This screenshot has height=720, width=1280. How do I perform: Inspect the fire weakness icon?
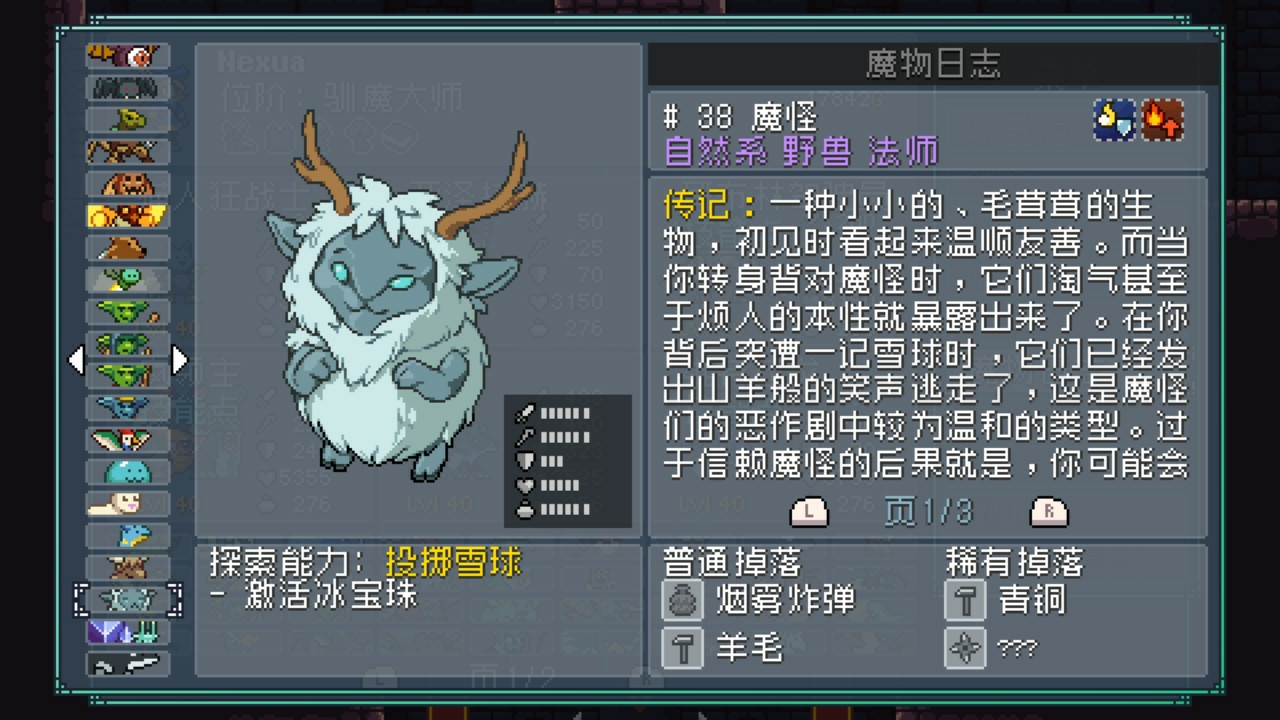pyautogui.click(x=1163, y=120)
